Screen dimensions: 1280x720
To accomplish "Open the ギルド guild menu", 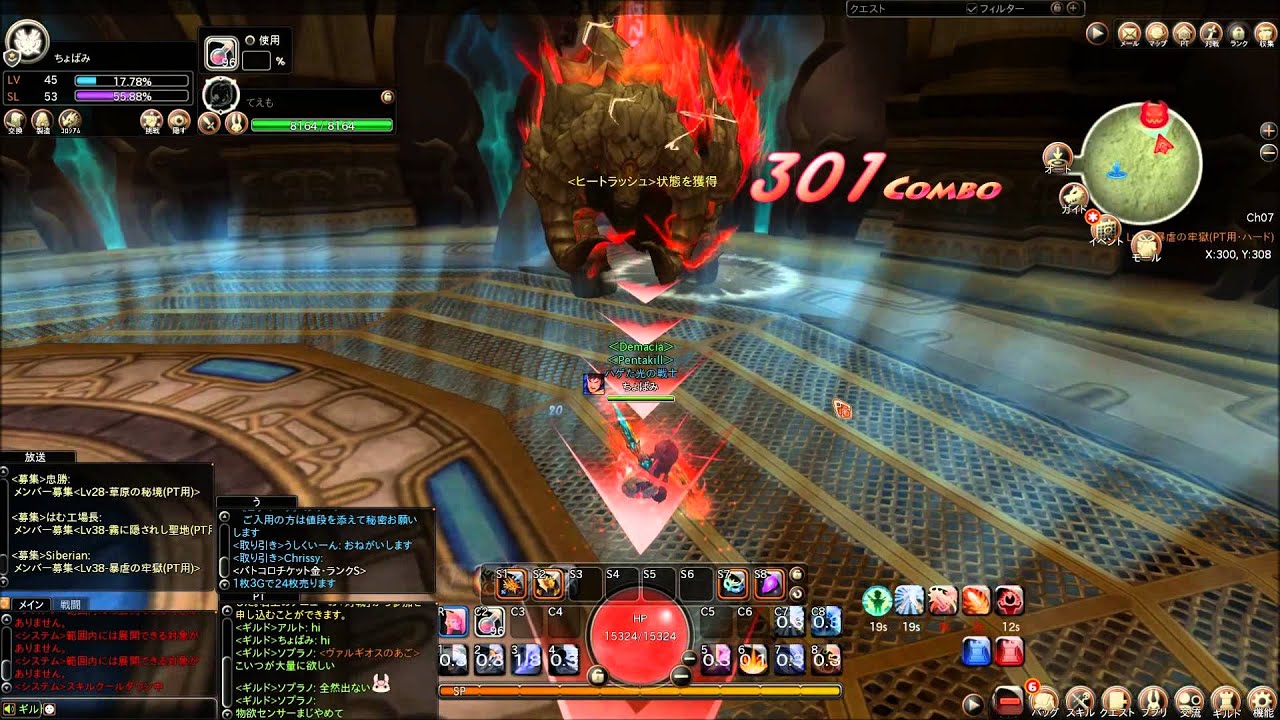I will click(1226, 699).
